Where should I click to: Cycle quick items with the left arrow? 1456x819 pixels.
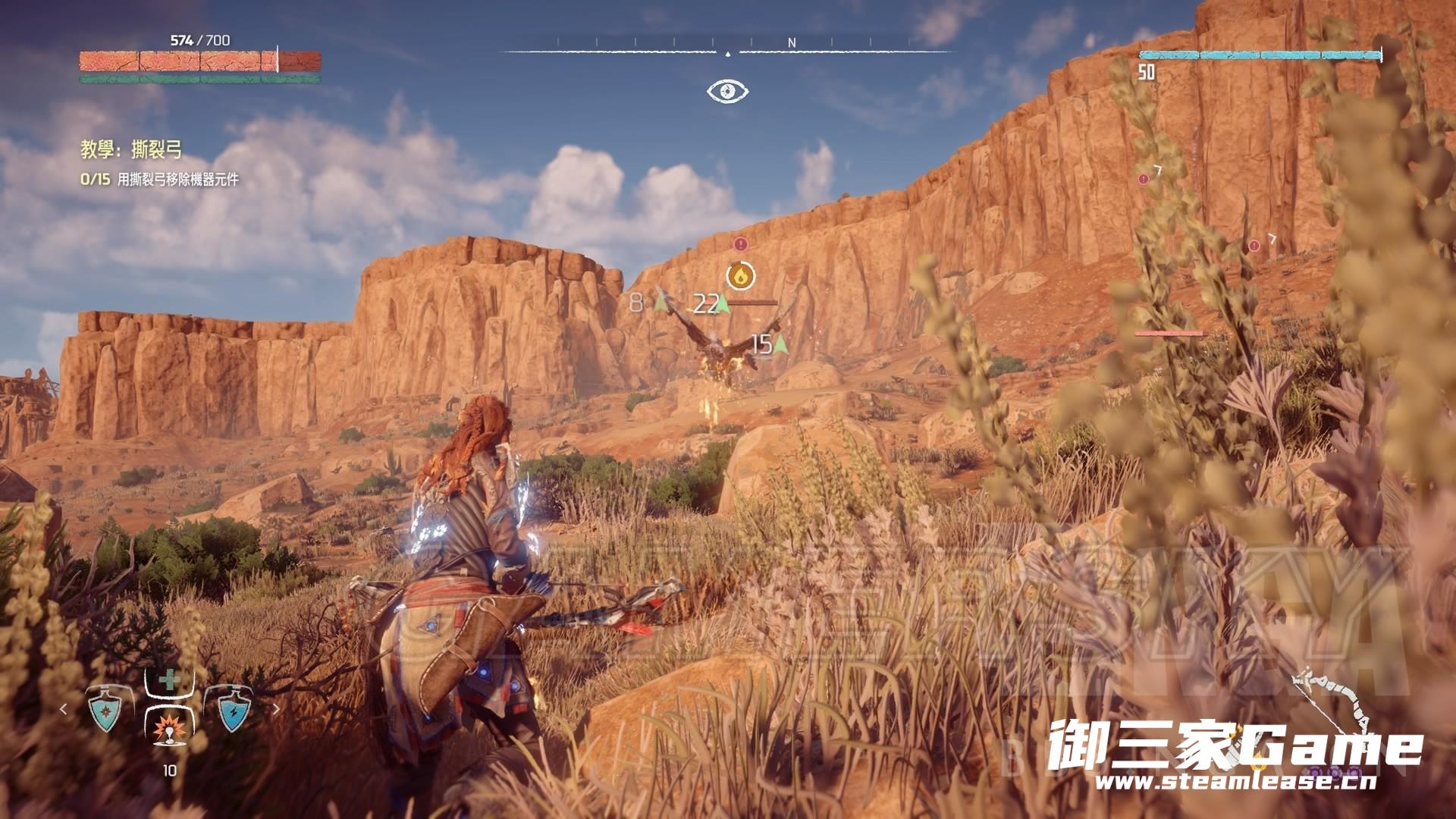point(64,710)
